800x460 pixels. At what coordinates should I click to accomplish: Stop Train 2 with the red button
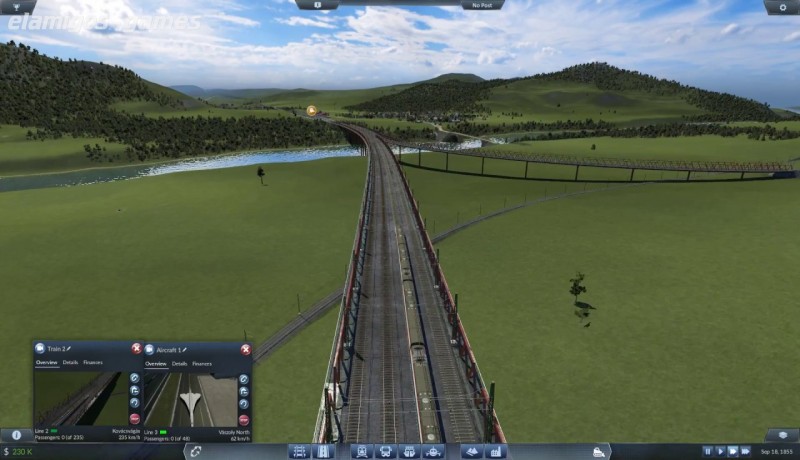pyautogui.click(x=135, y=419)
